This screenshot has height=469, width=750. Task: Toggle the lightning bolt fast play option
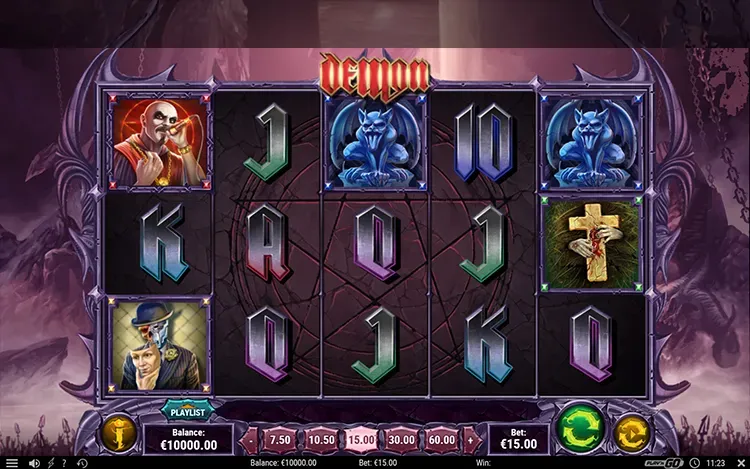[x=51, y=463]
